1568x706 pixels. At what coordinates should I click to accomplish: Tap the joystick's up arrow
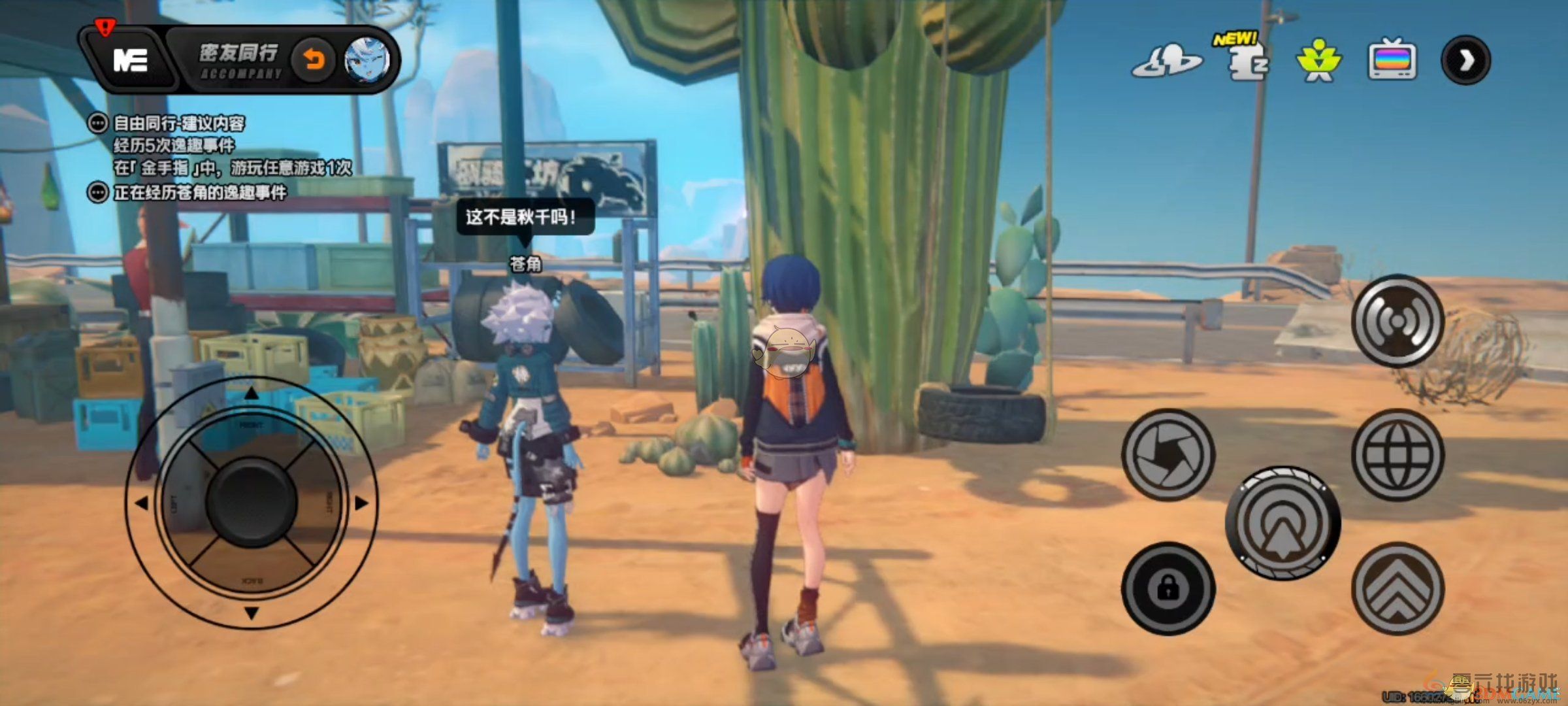point(252,394)
